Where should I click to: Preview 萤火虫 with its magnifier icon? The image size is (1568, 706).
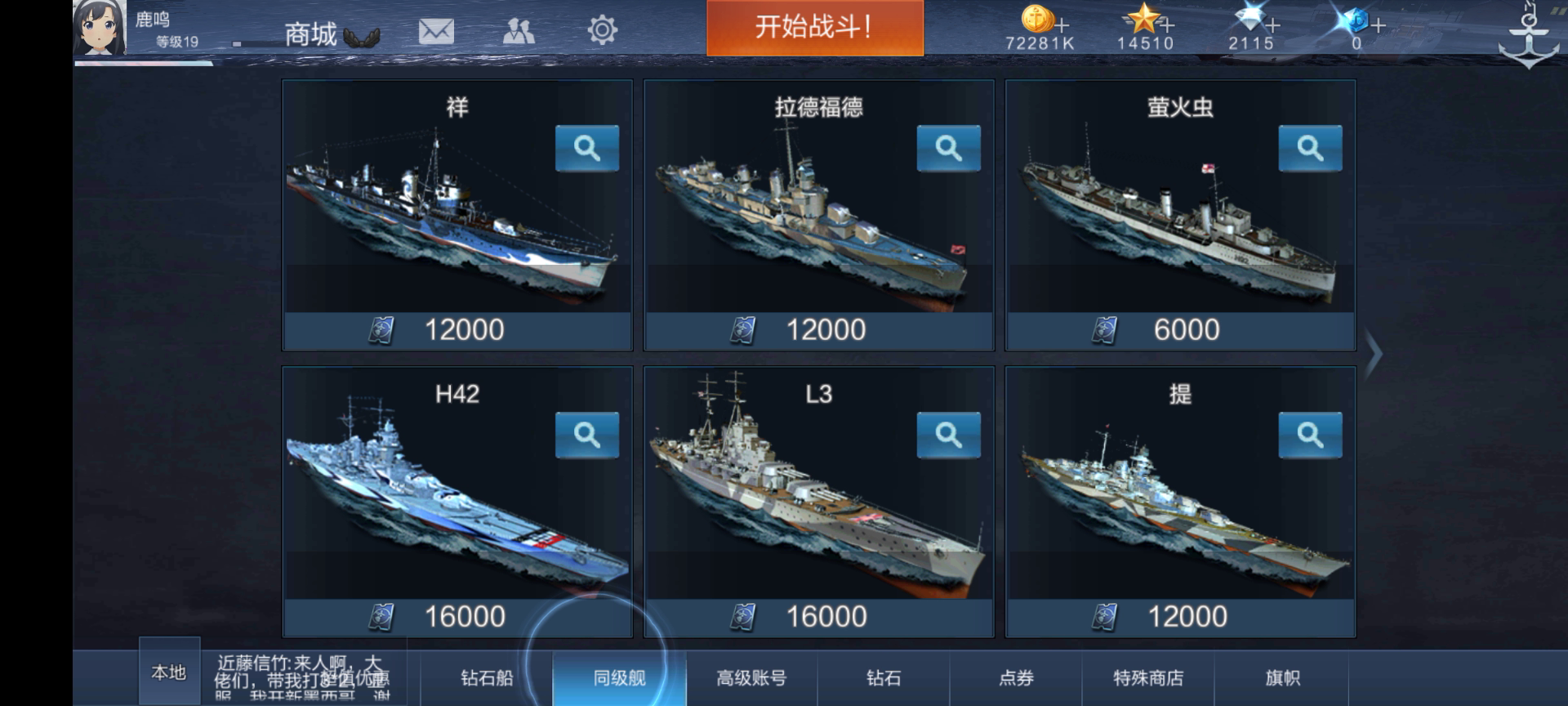(x=1311, y=149)
